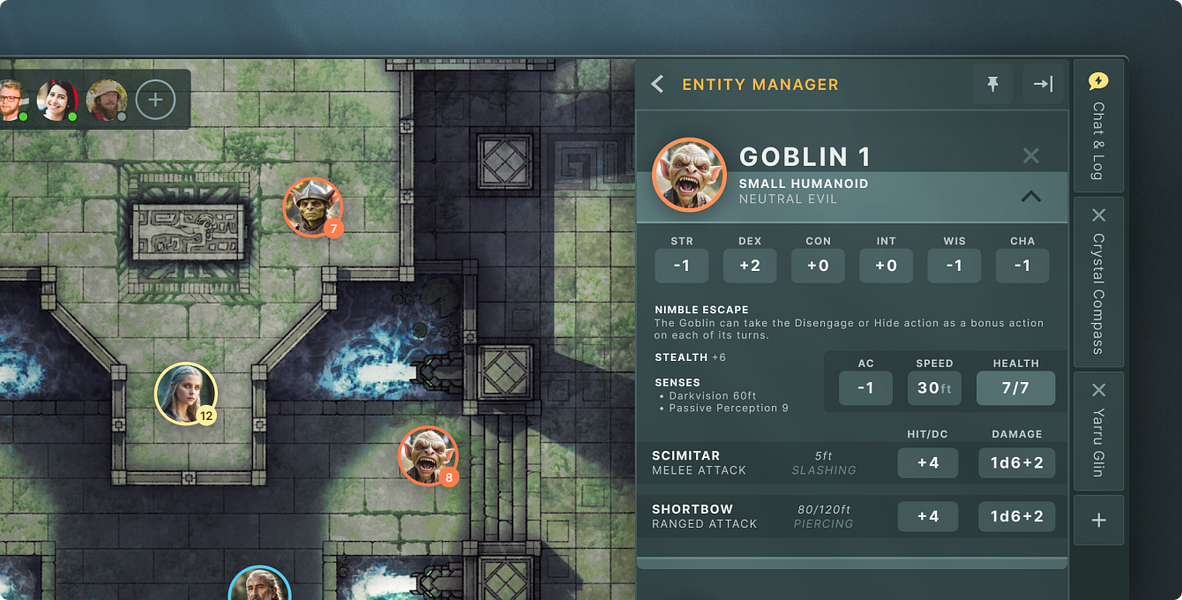The width and height of the screenshot is (1182, 600).
Task: Roll the CHA modifier box
Action: pos(1022,266)
